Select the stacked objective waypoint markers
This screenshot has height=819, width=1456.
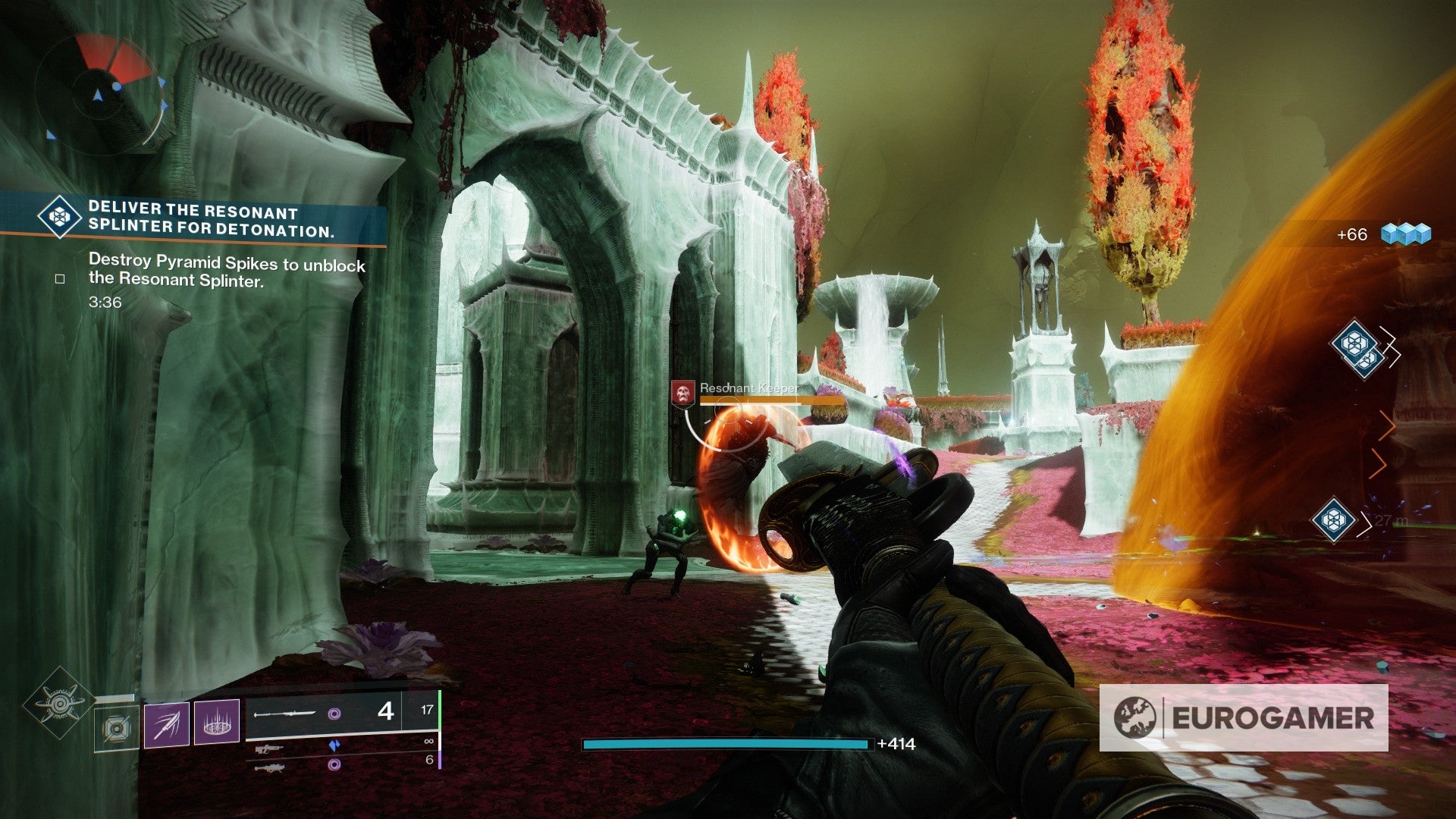[x=1357, y=349]
